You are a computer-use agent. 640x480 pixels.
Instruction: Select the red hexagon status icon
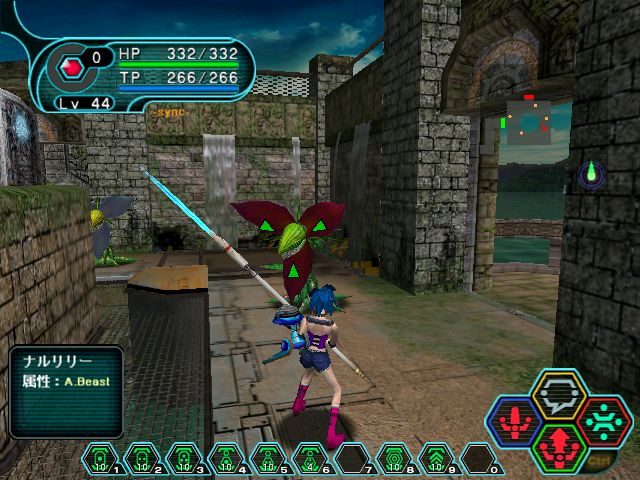tap(71, 69)
